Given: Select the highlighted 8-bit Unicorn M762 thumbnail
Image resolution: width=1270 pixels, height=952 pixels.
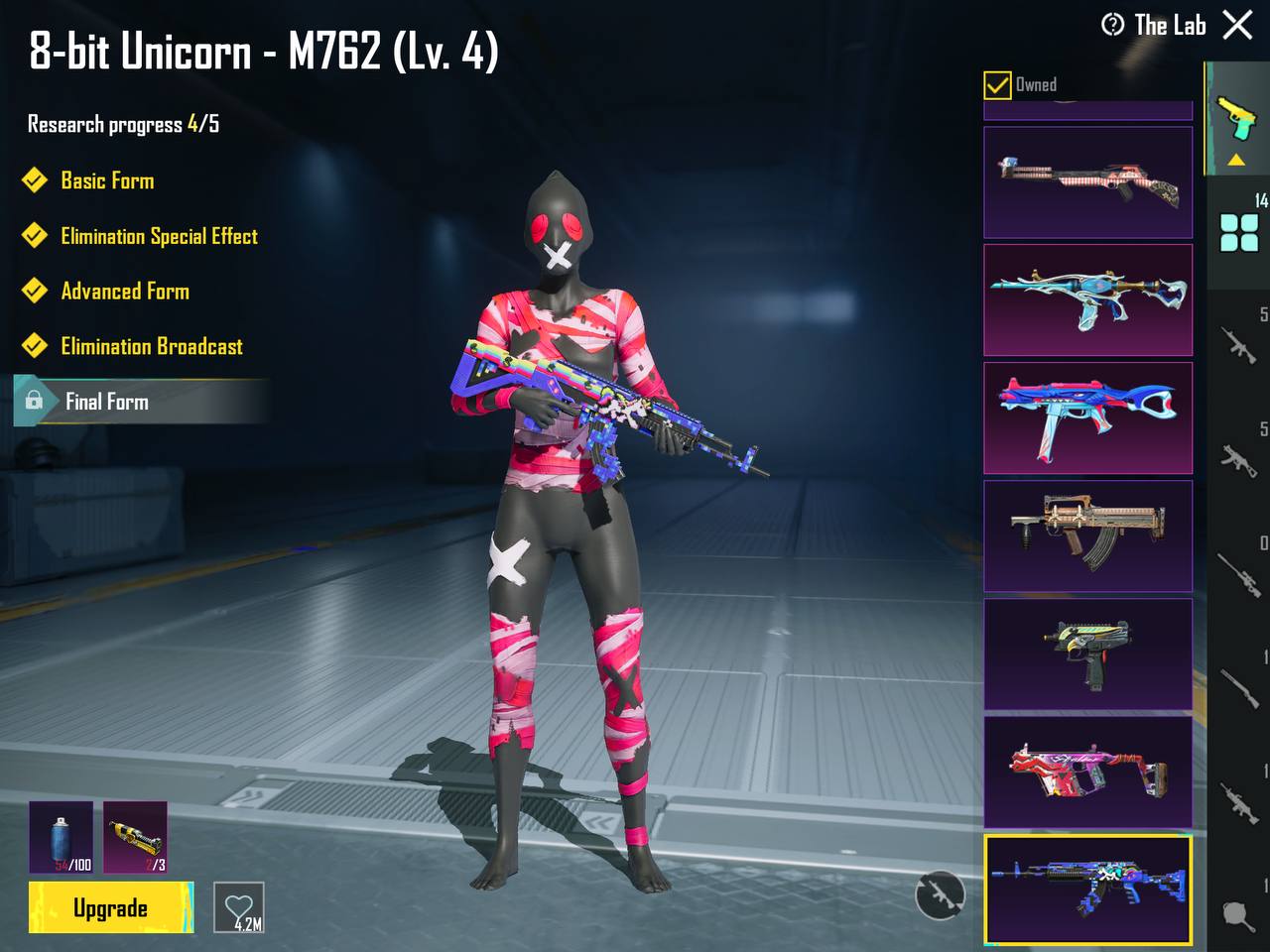Looking at the screenshot, I should [1087, 889].
